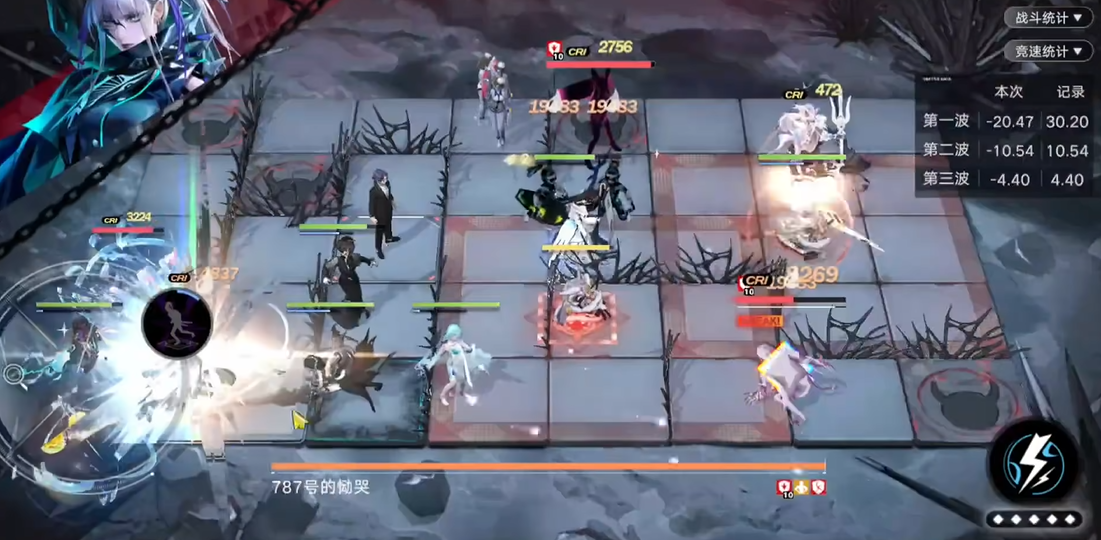Collapse the 竞速统计 panel
The height and width of the screenshot is (540, 1101).
[1049, 52]
